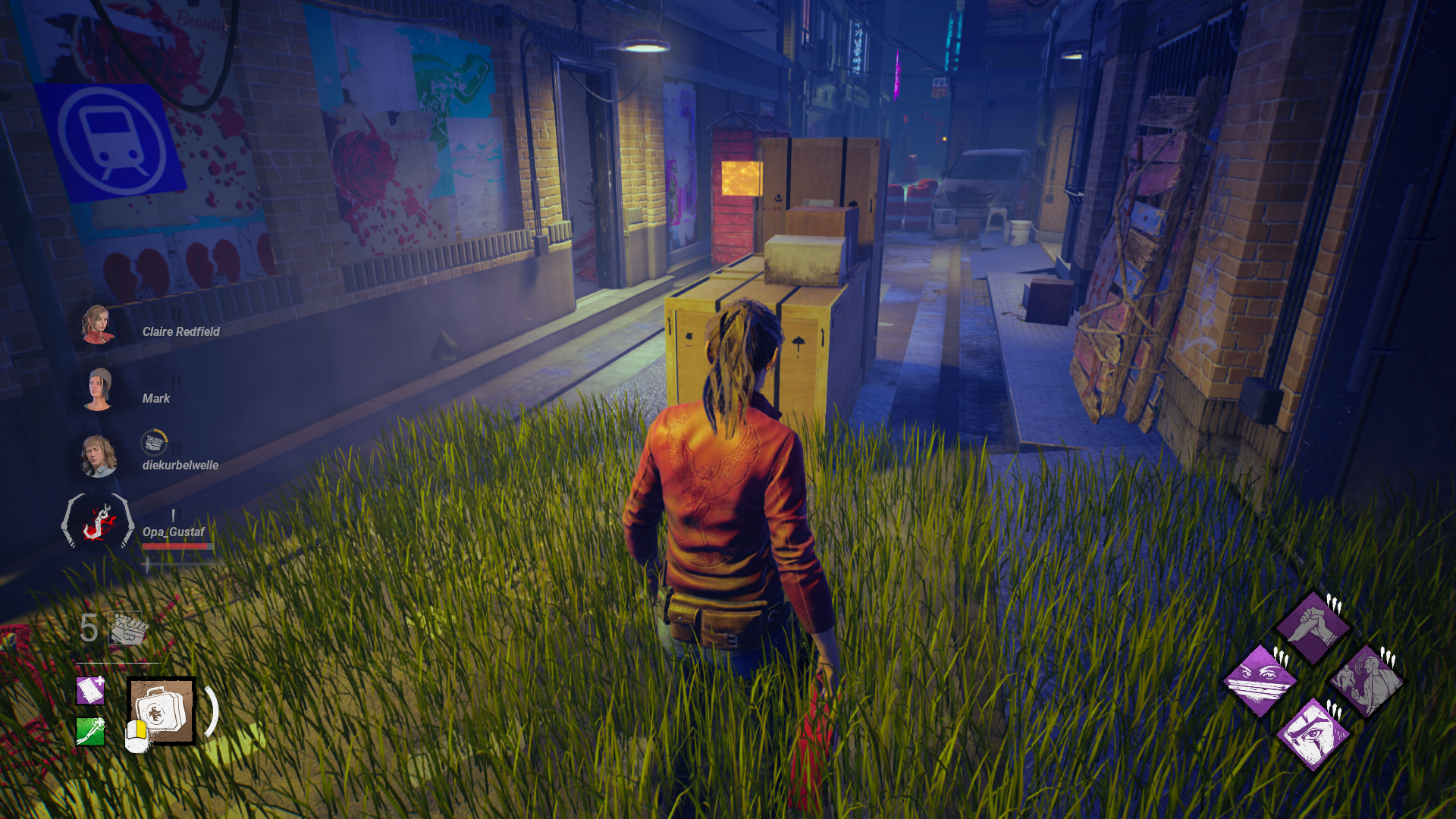The height and width of the screenshot is (819, 1456).
Task: Click the generators remaining icon
Action: pos(126,628)
